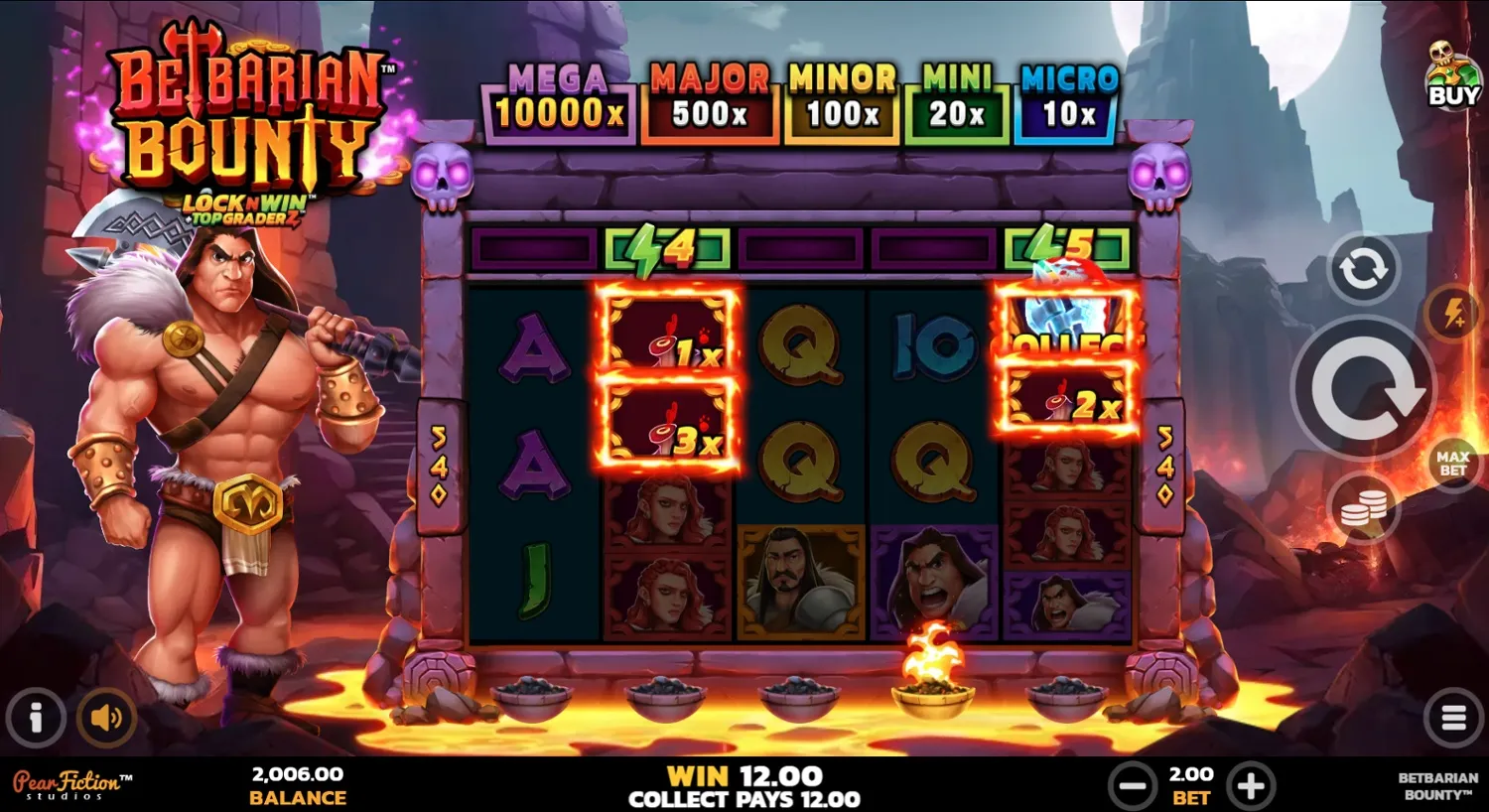Viewport: 1489px width, 812px height.
Task: Click the MINOR 100x jackpot label
Action: pyautogui.click(x=841, y=96)
